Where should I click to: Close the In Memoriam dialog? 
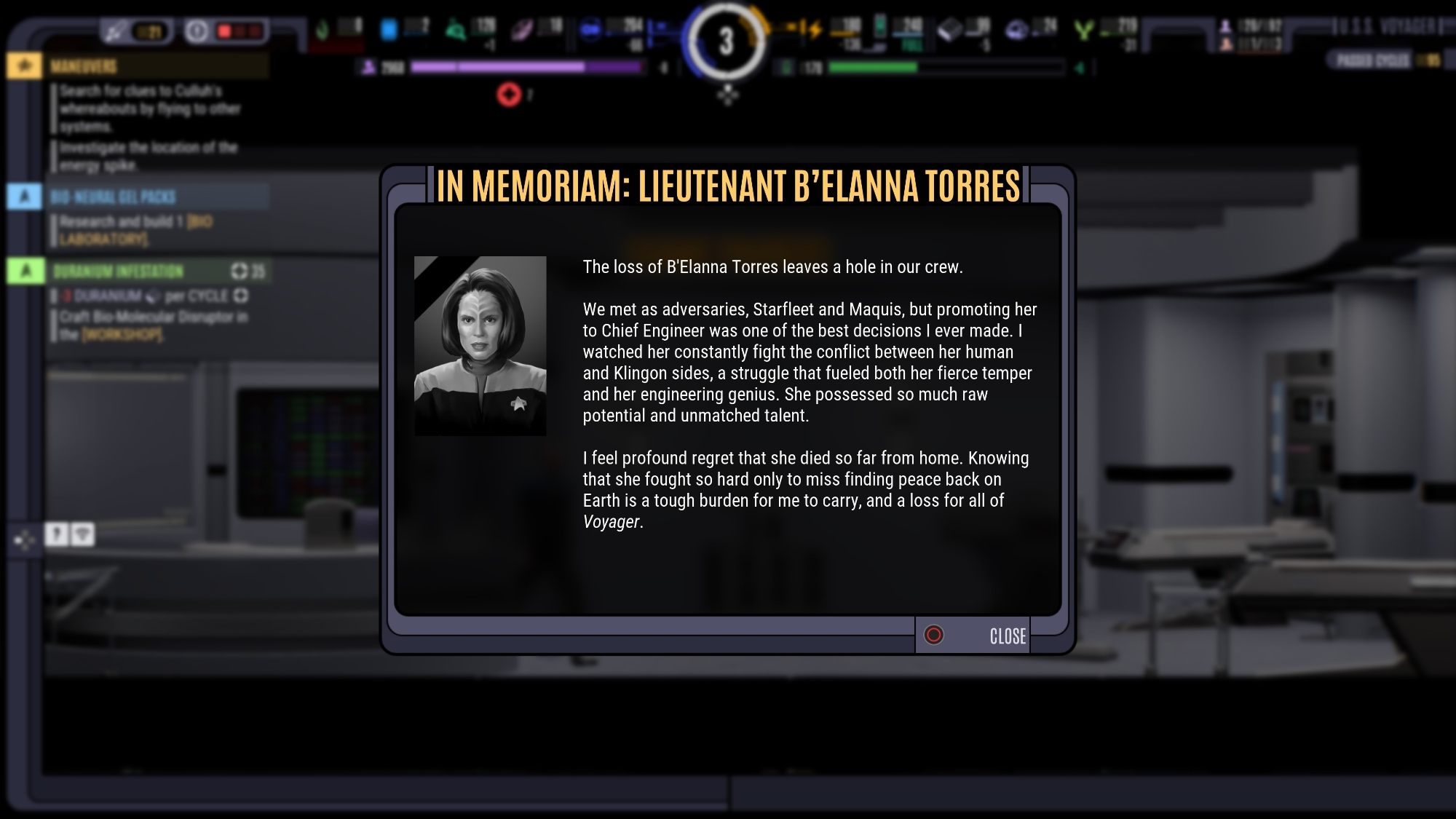[973, 636]
